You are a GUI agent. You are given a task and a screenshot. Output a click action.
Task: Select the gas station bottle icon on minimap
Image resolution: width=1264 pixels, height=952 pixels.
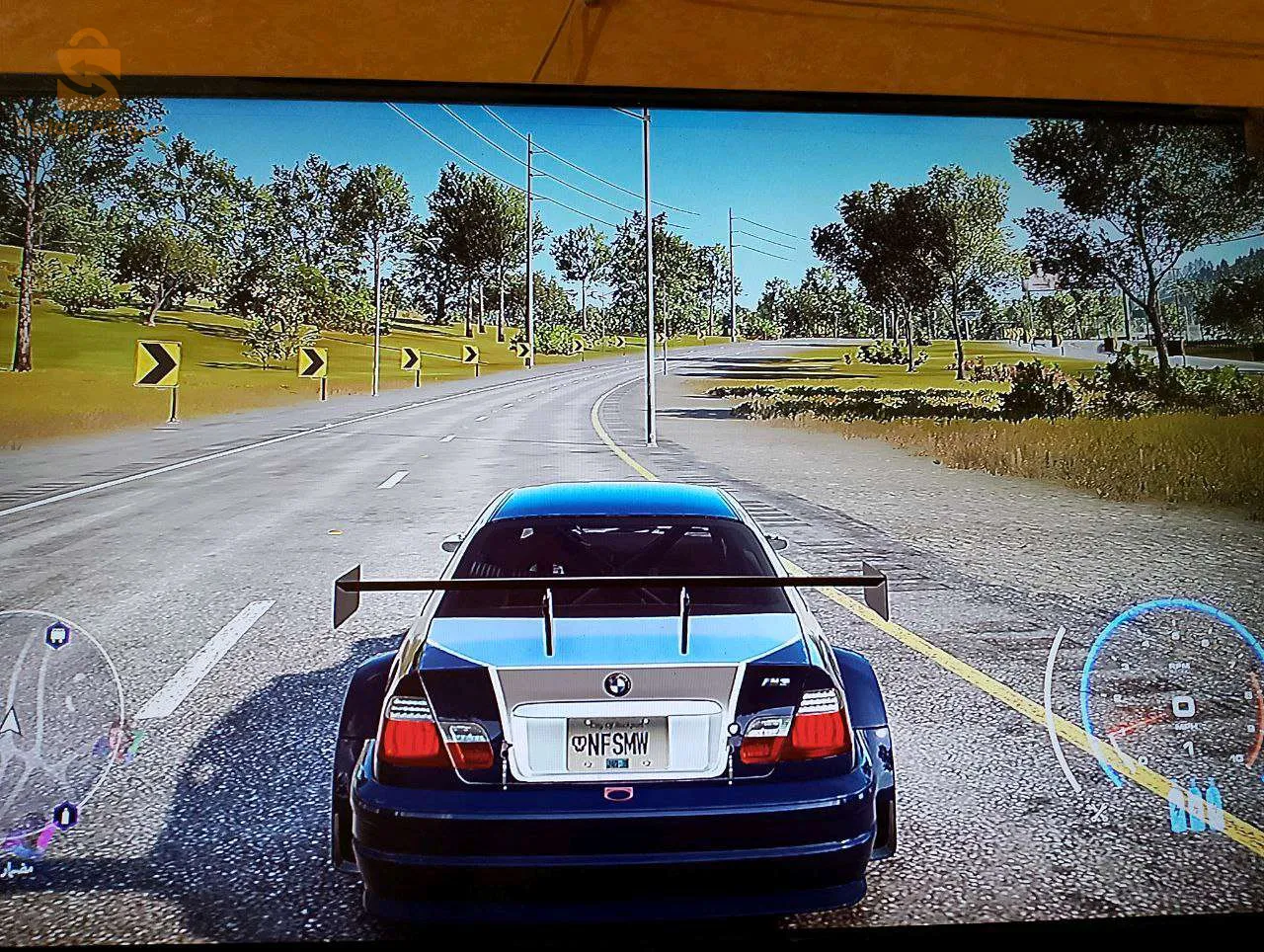pyautogui.click(x=65, y=815)
